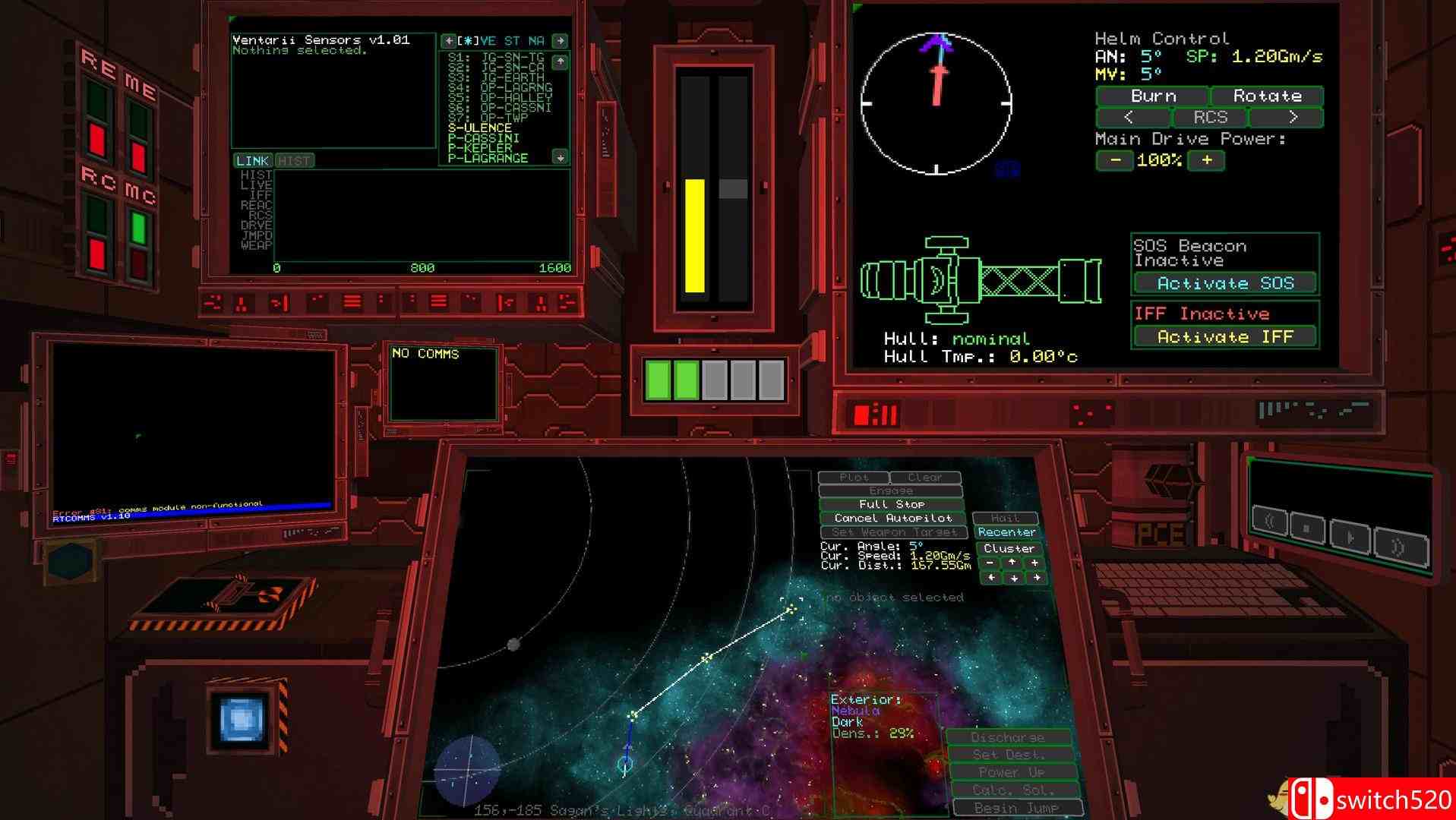Click the left arrow beside the sensor filter bar
The height and width of the screenshot is (820, 1456).
point(450,41)
